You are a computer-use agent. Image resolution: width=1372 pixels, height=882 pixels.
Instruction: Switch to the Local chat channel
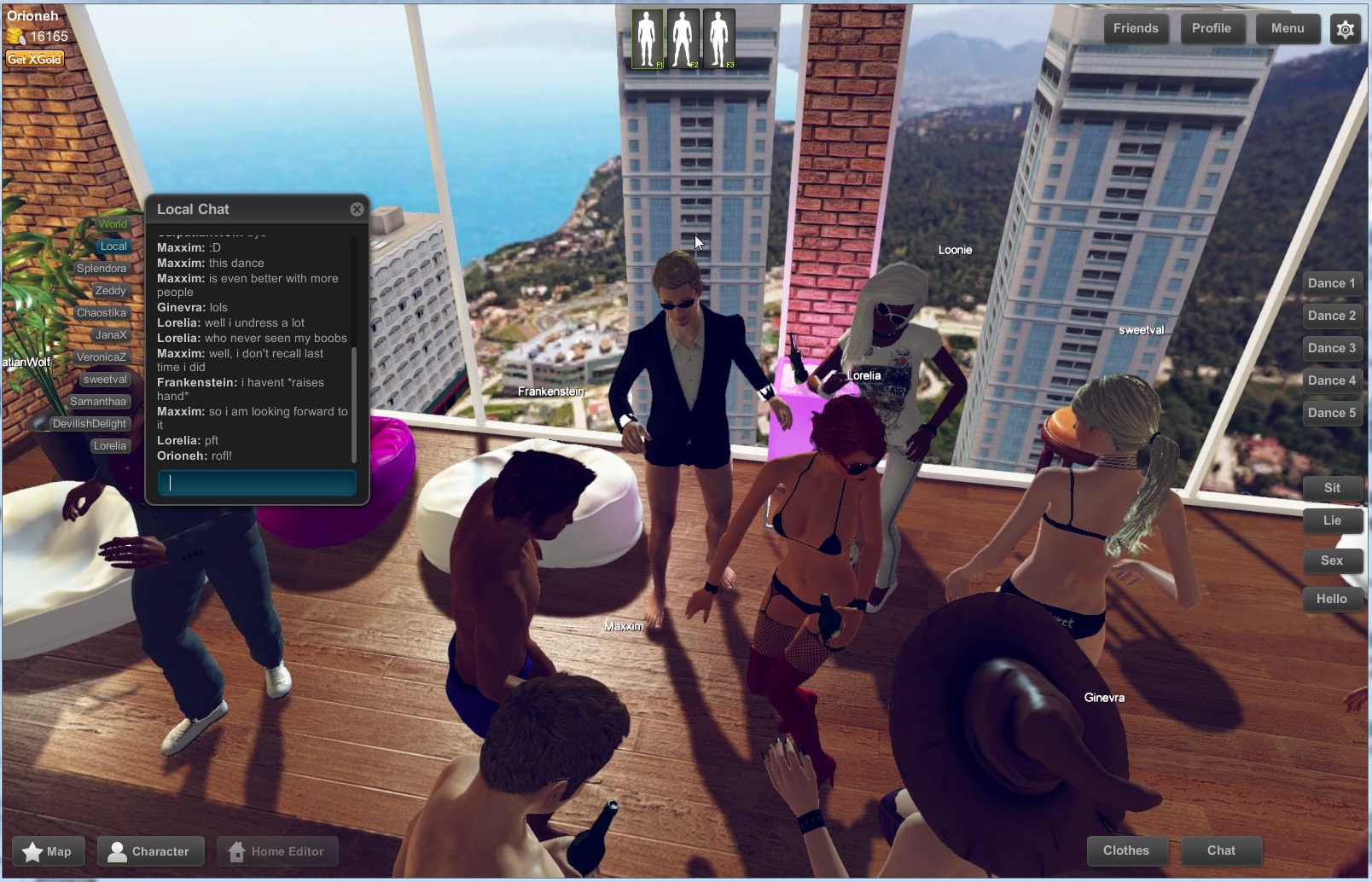[113, 246]
